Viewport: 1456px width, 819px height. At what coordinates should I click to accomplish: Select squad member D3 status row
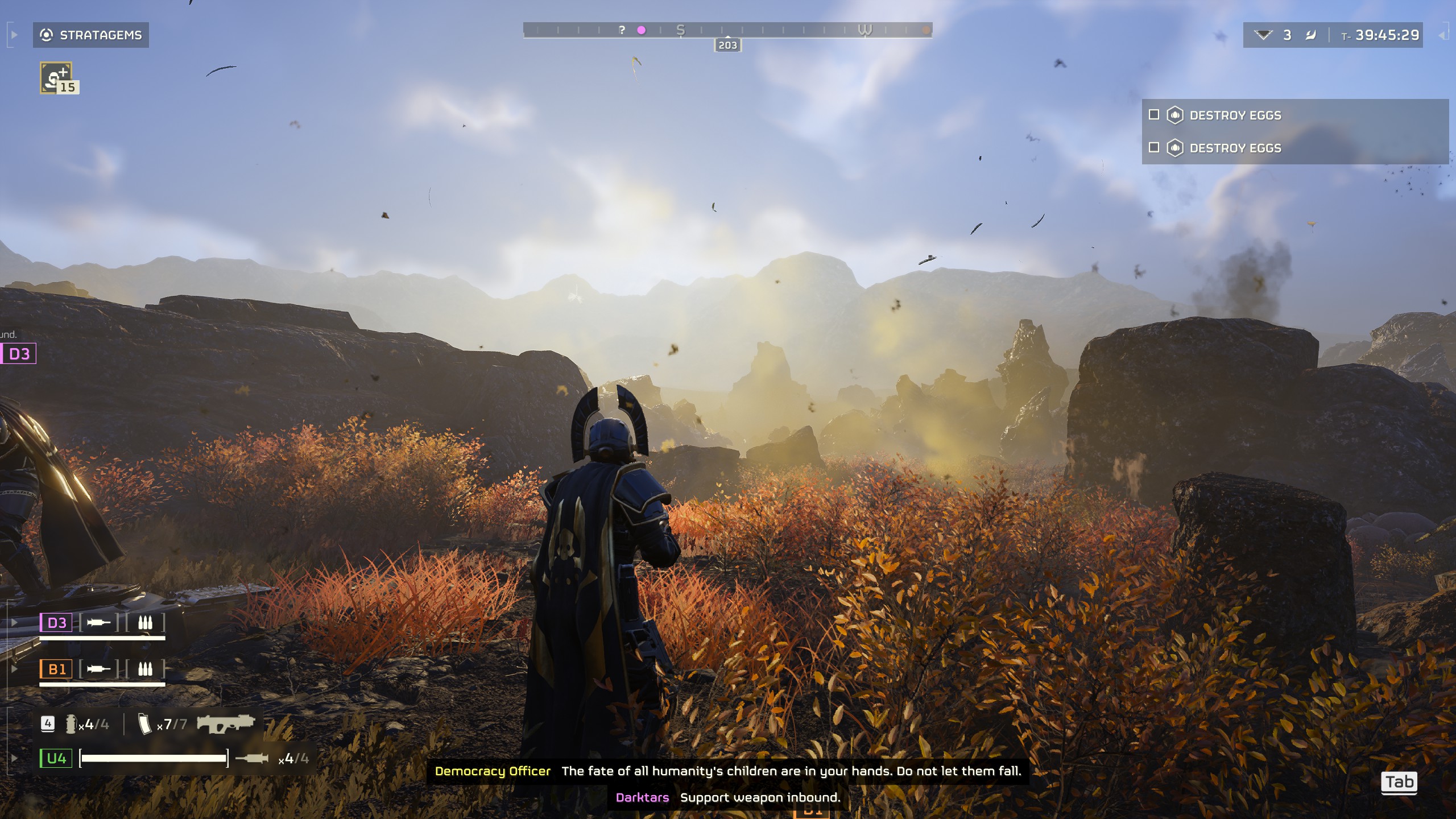(x=102, y=623)
